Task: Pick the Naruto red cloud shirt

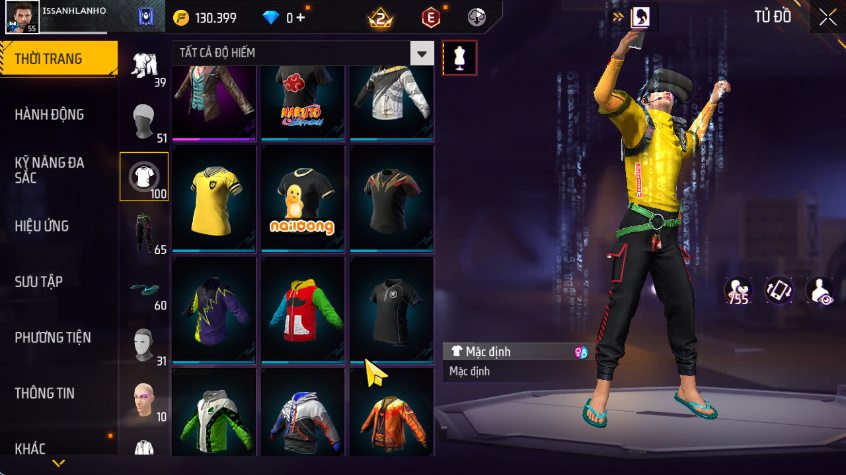Action: [302, 102]
